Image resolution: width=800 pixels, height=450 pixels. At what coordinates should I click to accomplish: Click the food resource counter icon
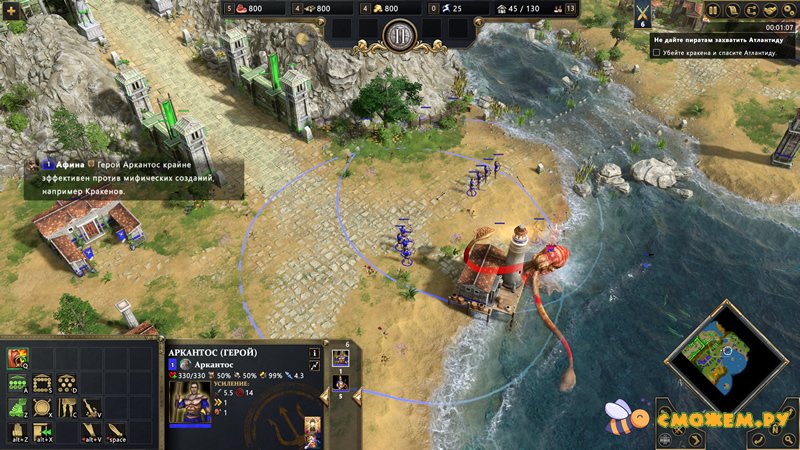coord(229,9)
